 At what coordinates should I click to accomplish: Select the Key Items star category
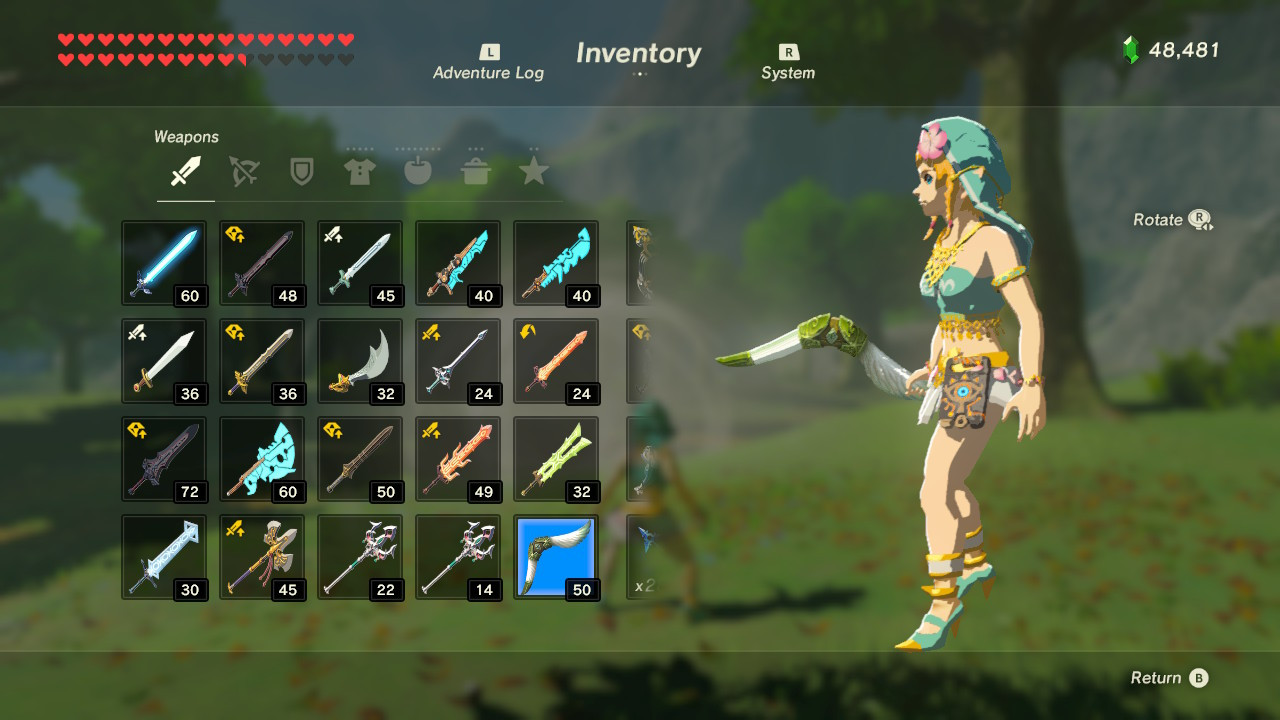533,170
